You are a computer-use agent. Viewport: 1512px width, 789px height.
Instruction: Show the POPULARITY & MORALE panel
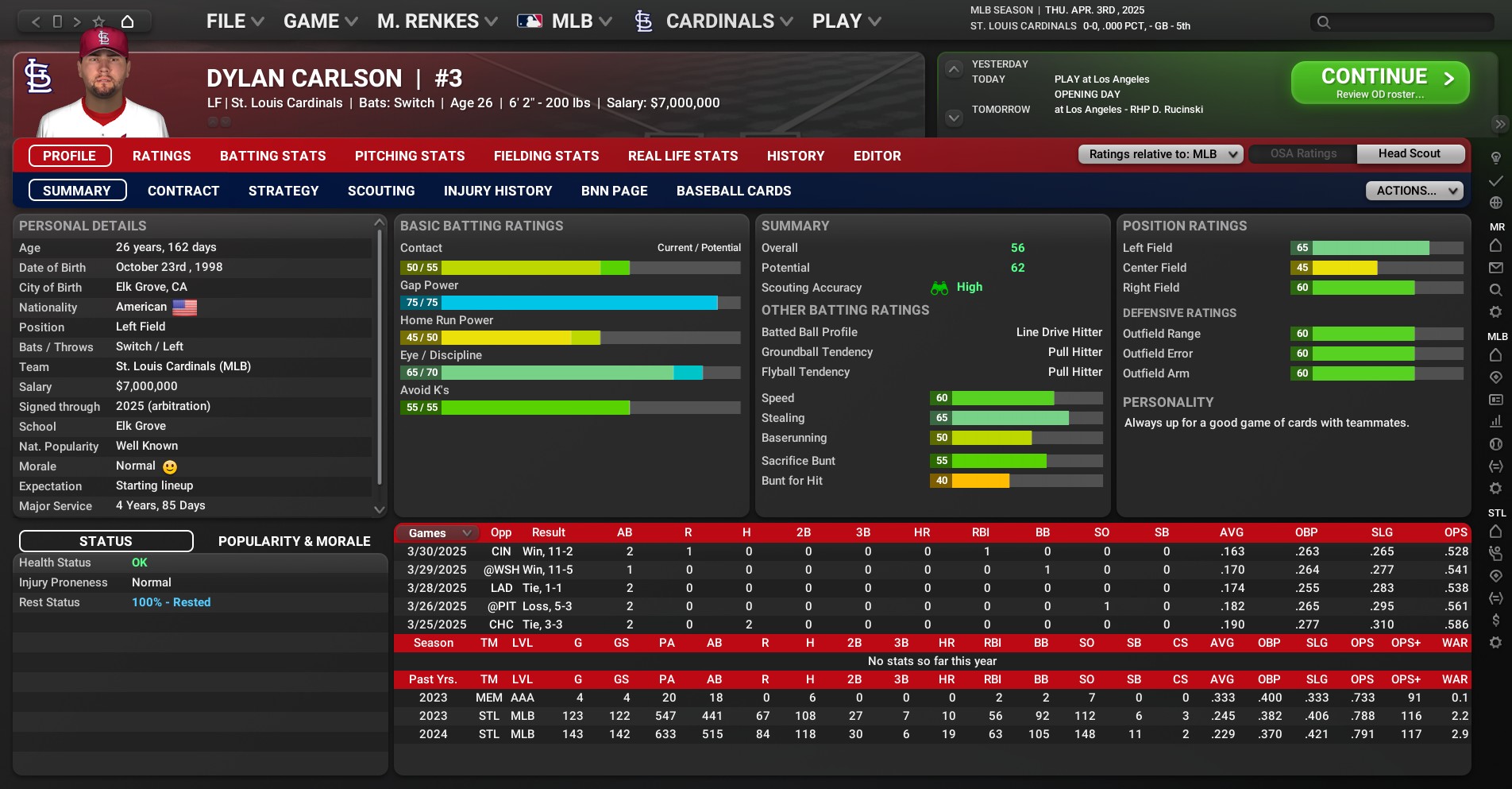[294, 541]
